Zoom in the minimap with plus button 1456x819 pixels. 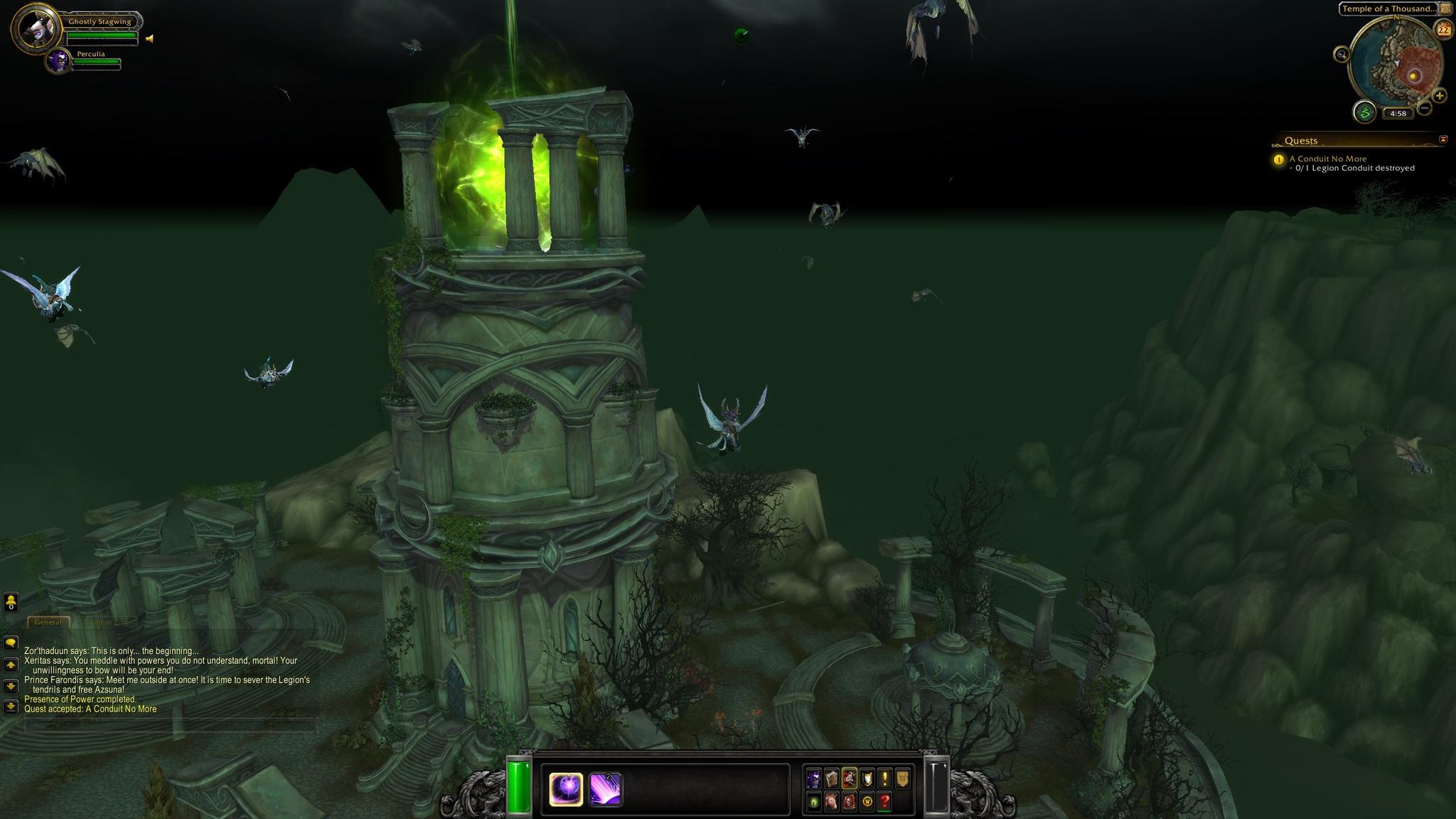1439,95
